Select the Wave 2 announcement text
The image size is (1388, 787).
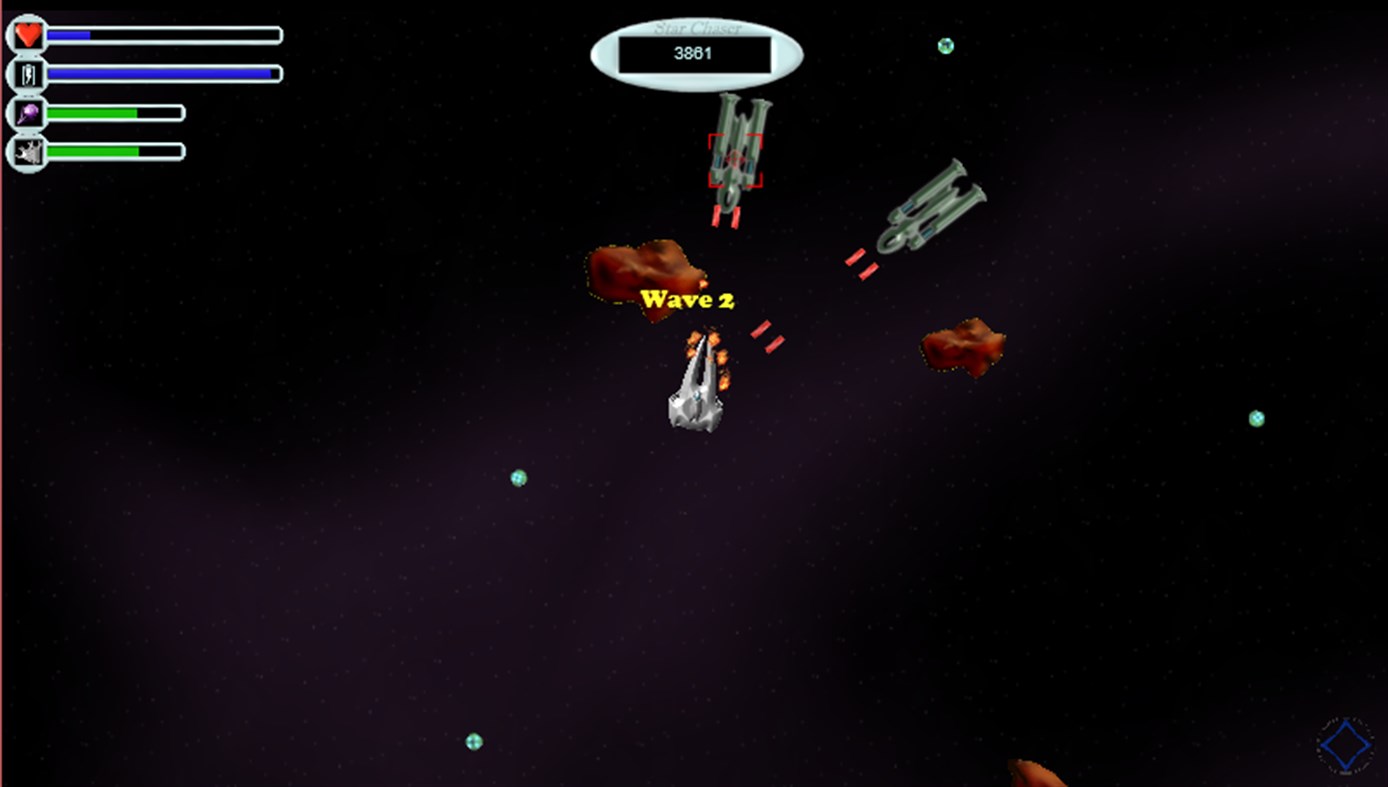pos(689,299)
